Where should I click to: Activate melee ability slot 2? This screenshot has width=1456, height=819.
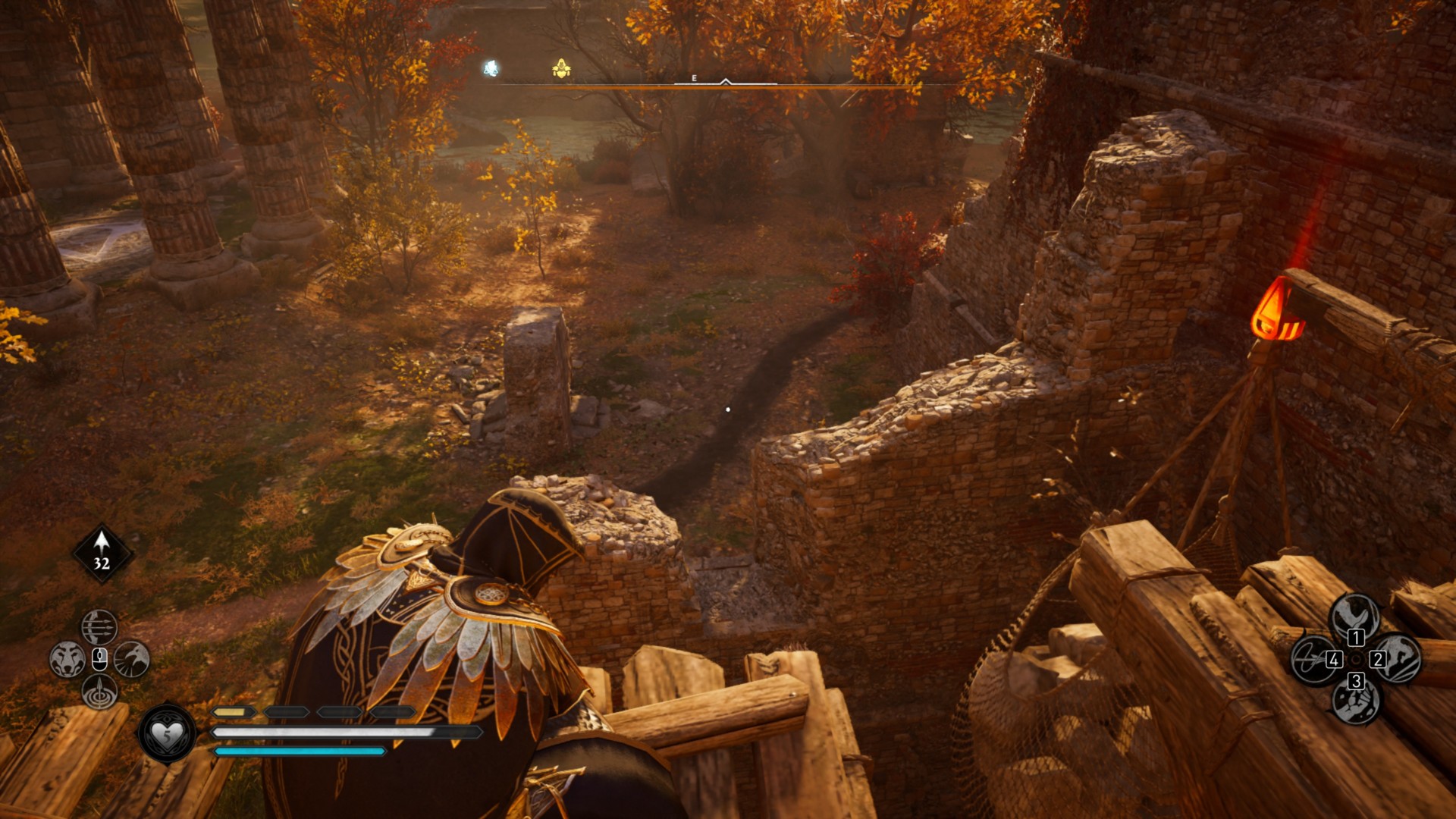1397,659
